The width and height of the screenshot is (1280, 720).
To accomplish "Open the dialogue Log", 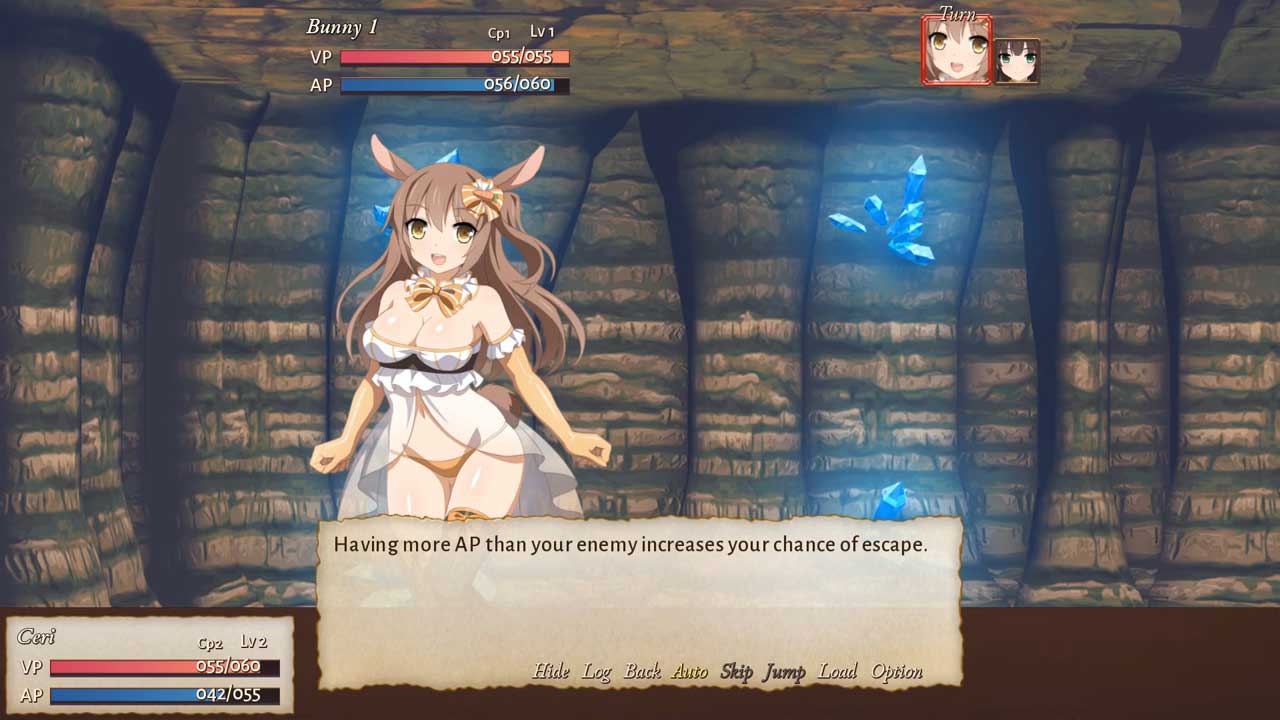I will (x=597, y=671).
